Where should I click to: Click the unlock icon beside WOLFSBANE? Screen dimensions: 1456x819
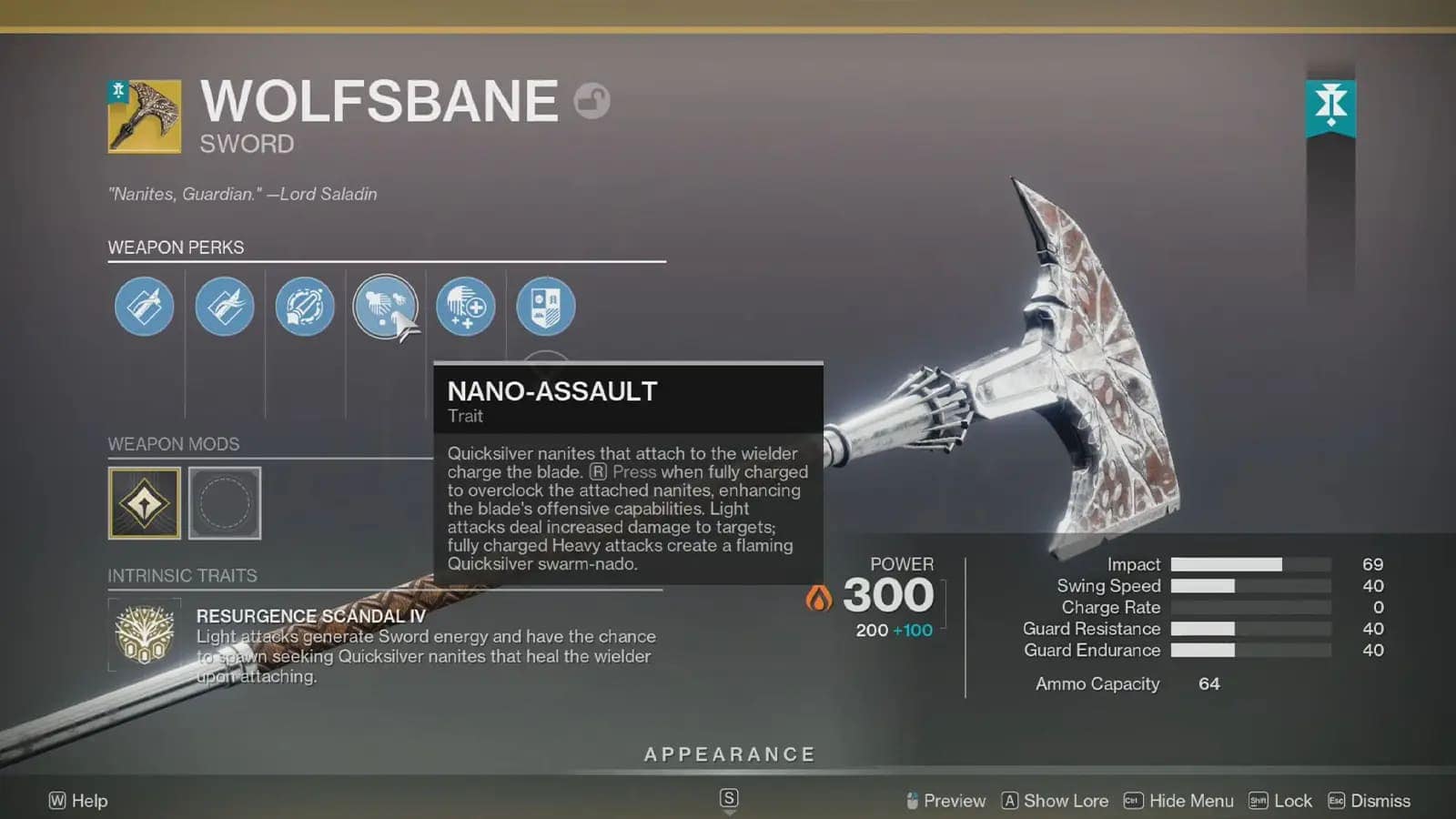(592, 100)
